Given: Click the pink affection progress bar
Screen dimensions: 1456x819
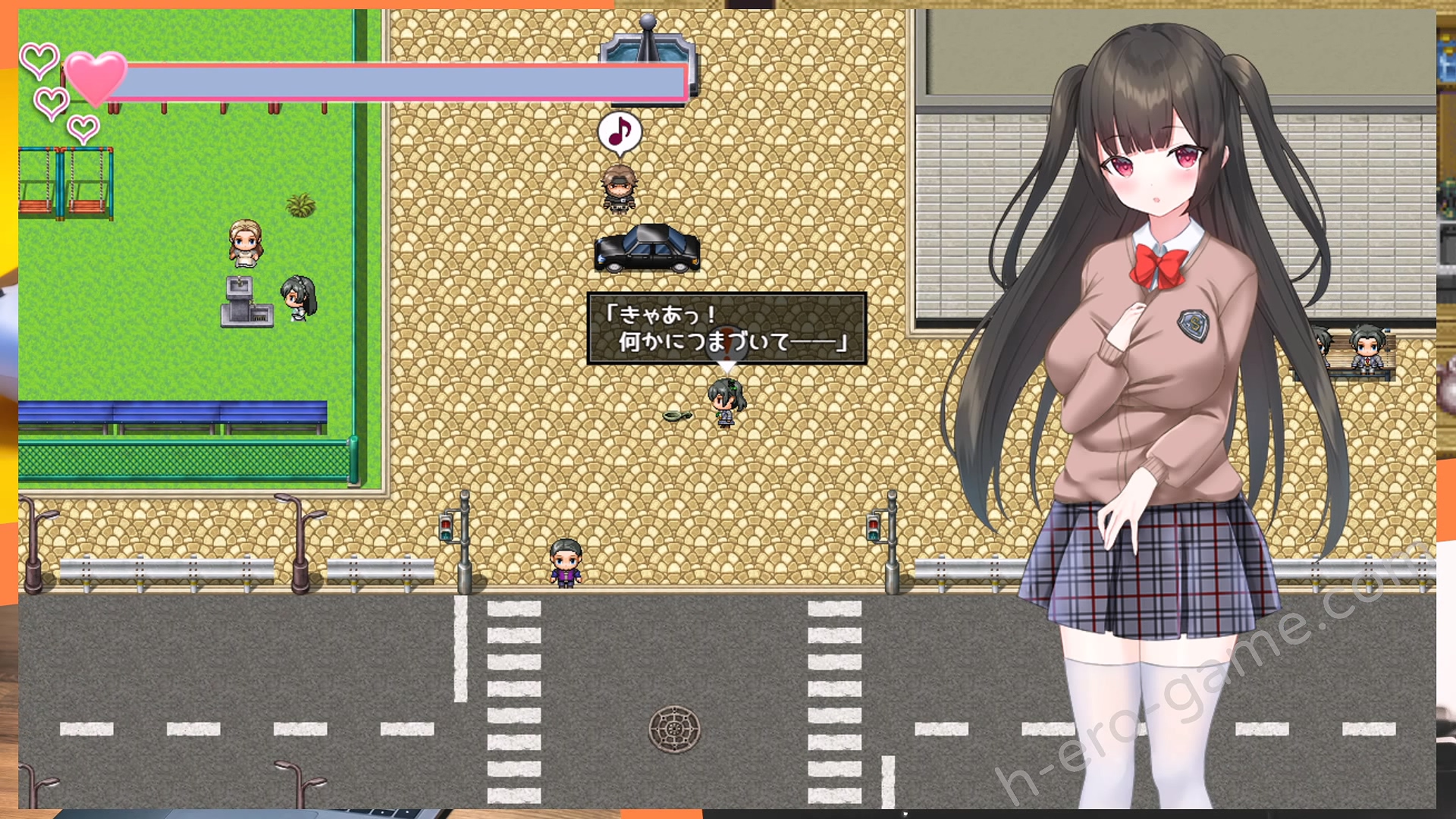Looking at the screenshot, I should [402, 80].
